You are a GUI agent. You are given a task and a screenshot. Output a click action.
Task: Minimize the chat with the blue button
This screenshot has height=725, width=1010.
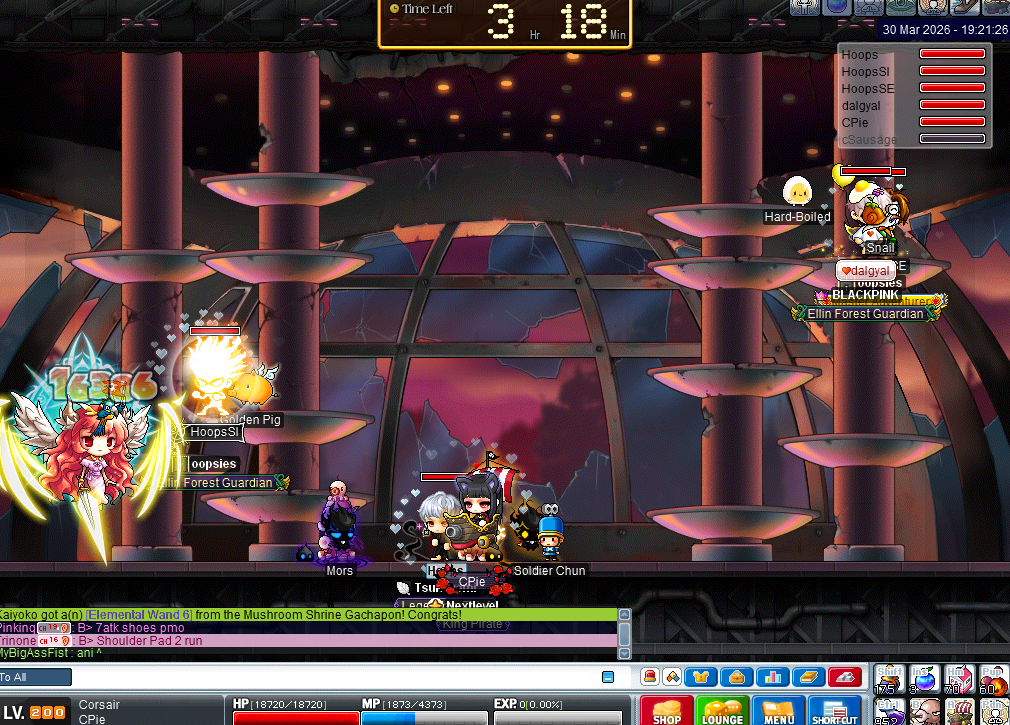click(x=608, y=677)
